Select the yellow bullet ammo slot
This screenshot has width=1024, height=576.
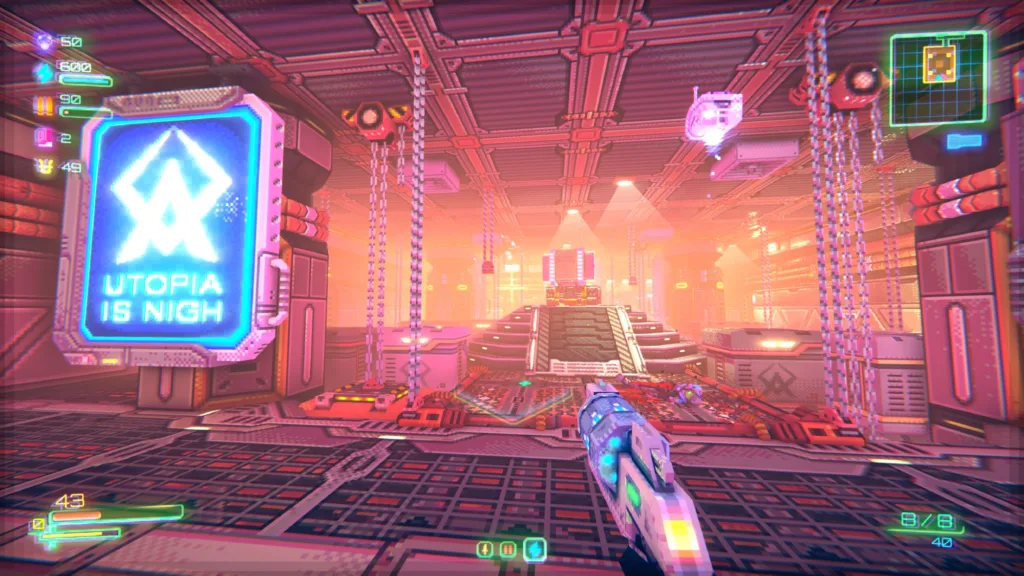(486, 549)
